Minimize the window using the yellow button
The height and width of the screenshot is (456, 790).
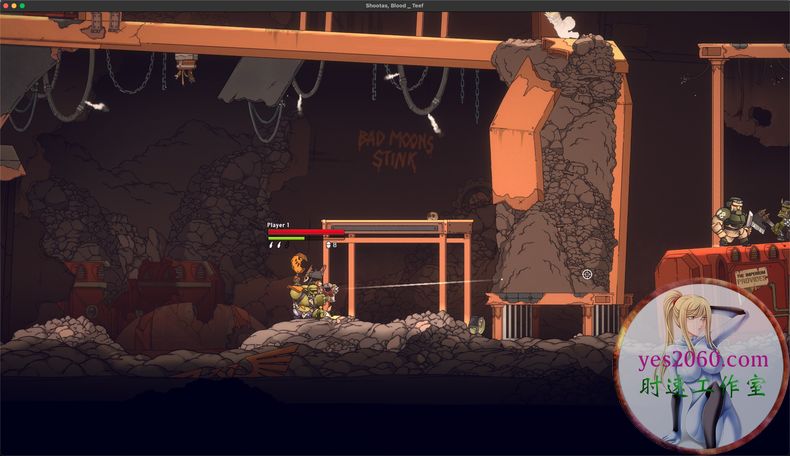[x=14, y=6]
